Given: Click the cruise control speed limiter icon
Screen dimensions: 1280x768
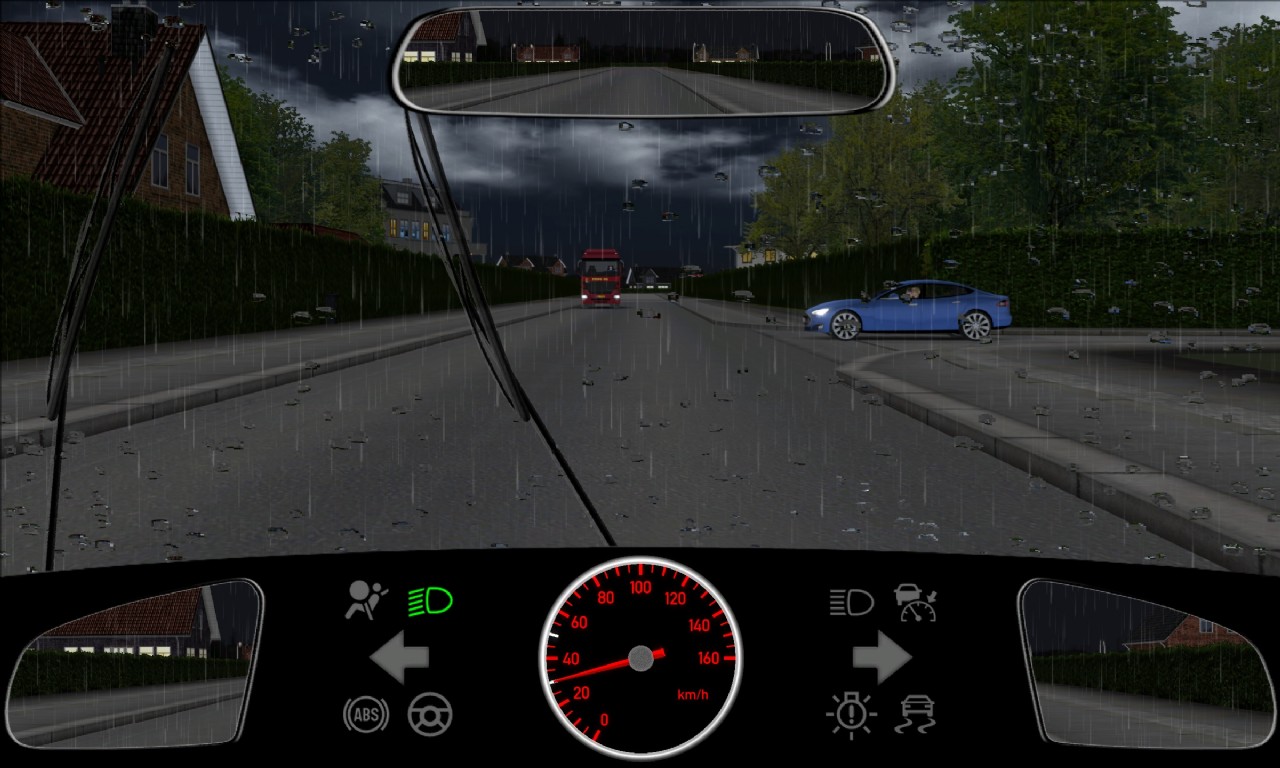Looking at the screenshot, I should [915, 602].
